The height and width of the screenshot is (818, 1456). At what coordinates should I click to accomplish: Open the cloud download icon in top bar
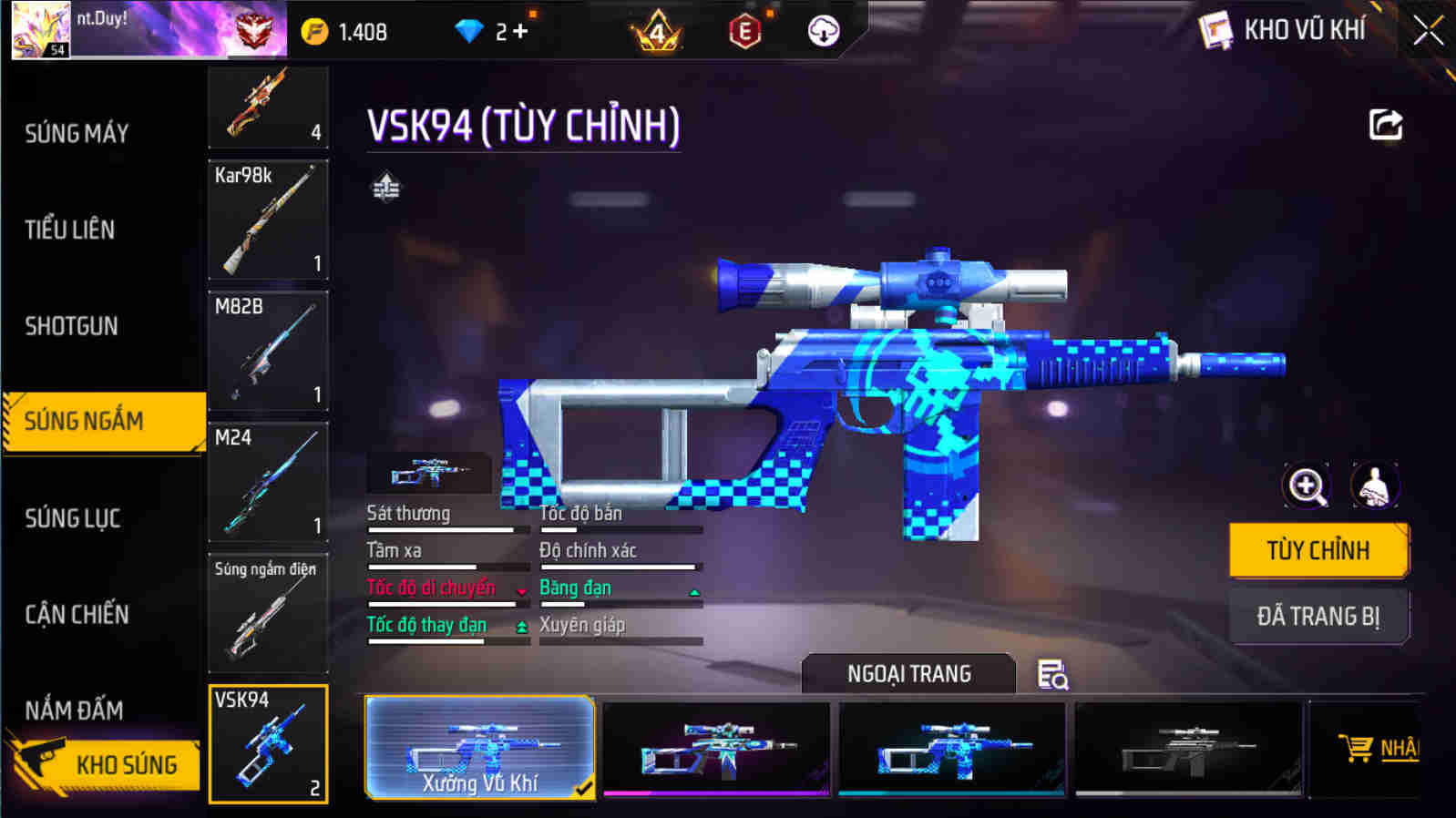823,30
